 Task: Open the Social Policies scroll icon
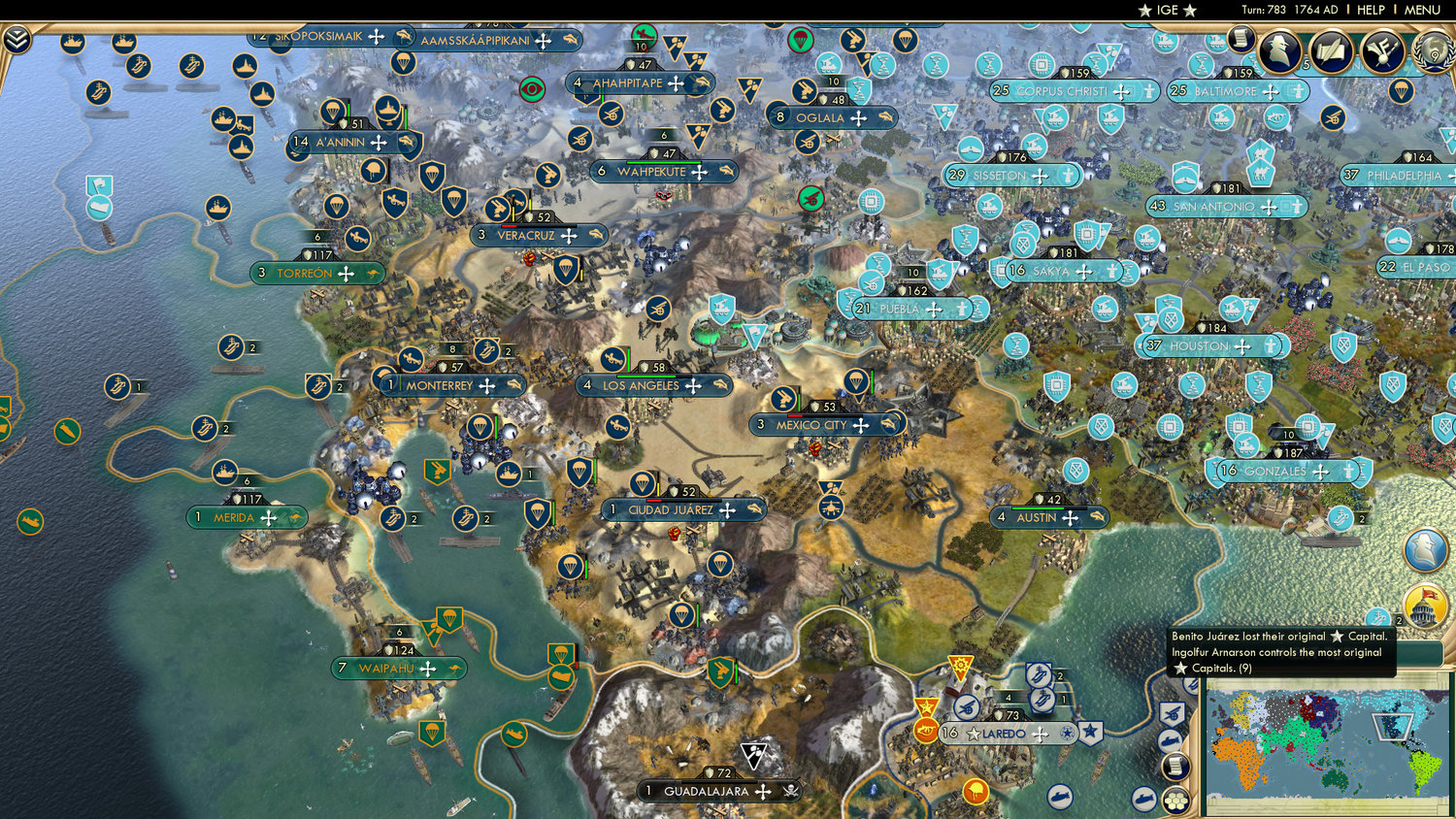pyautogui.click(x=1330, y=50)
